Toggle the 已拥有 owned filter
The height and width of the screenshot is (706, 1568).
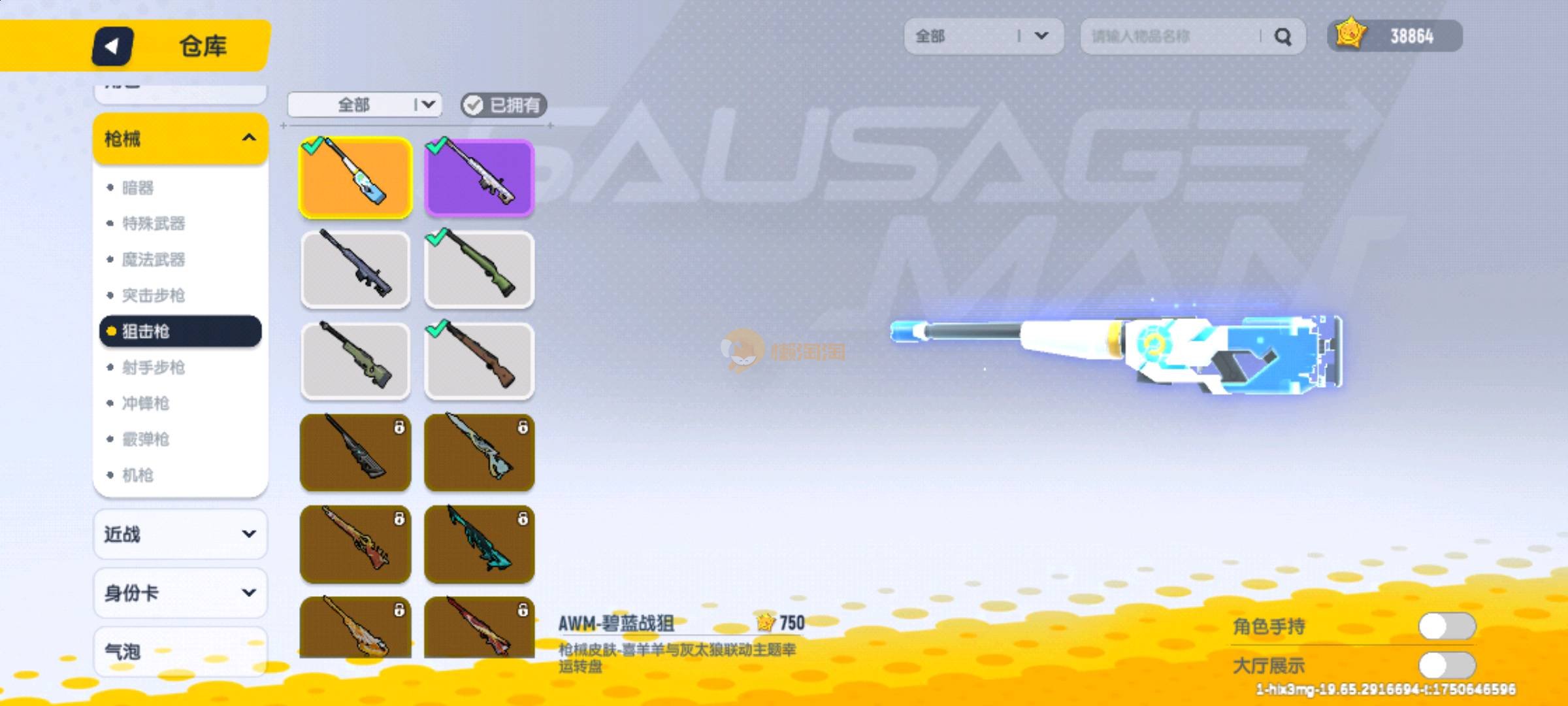503,105
